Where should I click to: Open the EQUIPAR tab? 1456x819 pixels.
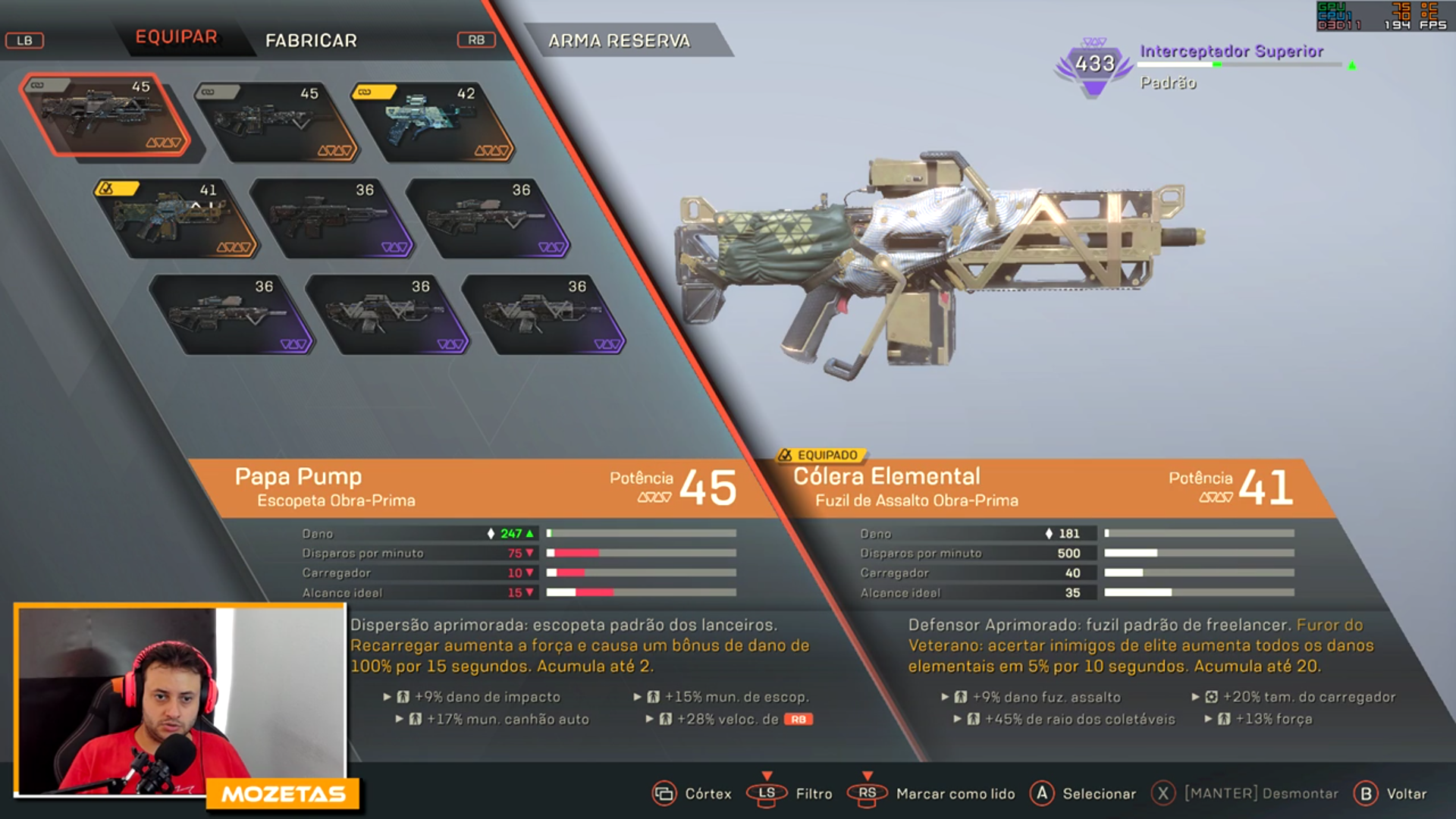[x=176, y=37]
